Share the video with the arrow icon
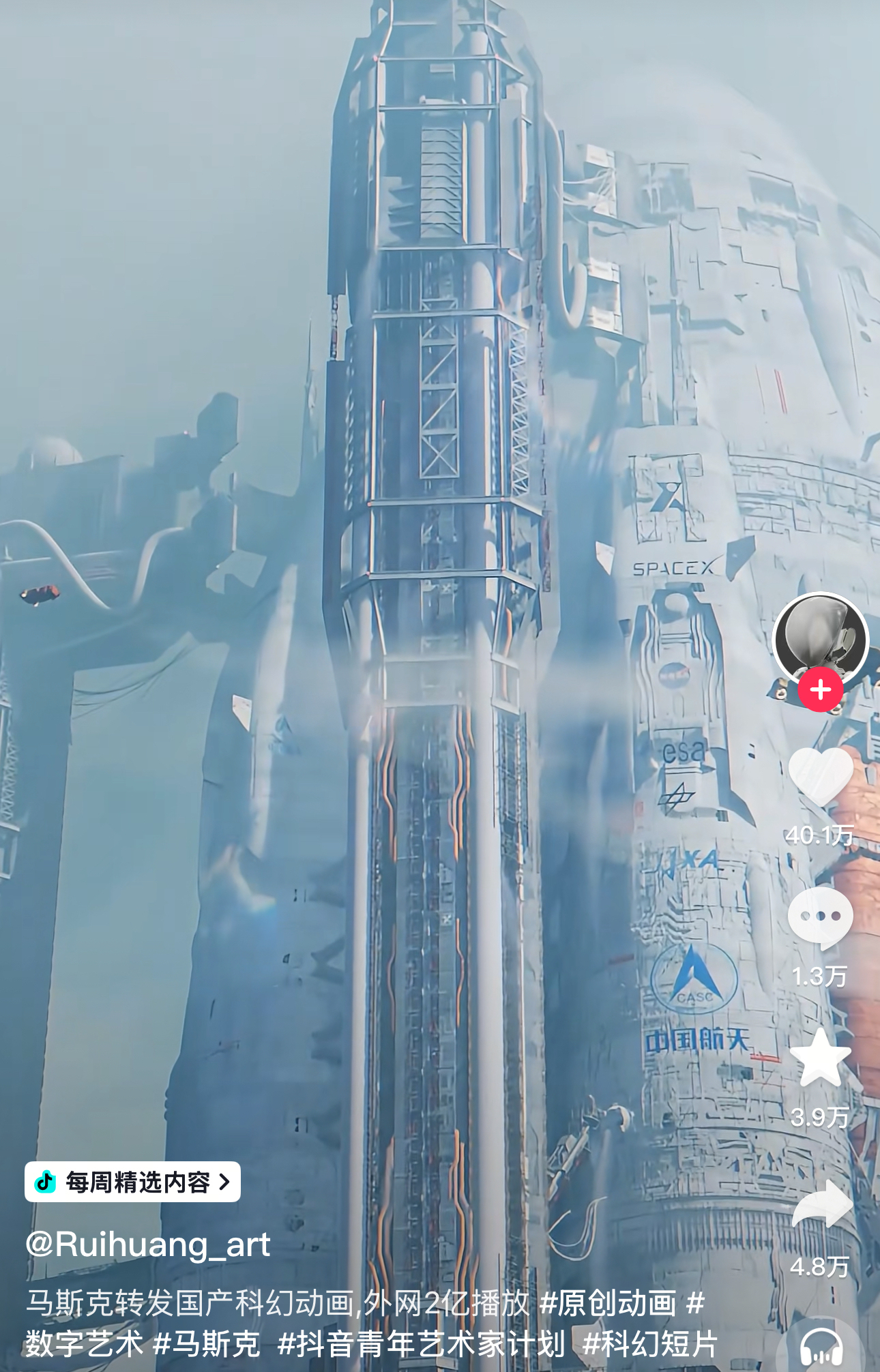This screenshot has width=880, height=1372. click(821, 1206)
